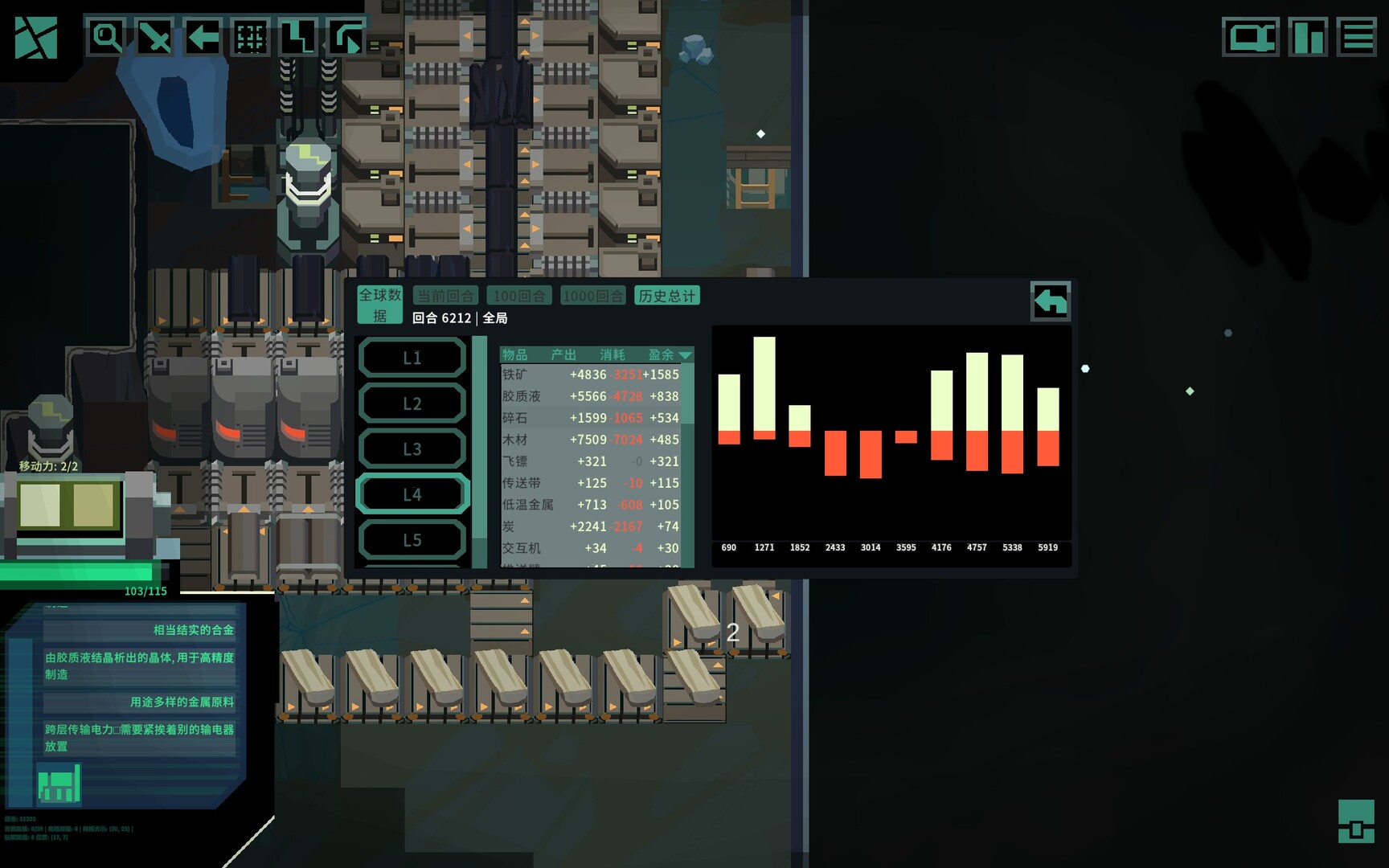
Task: Open the grid overlay tool
Action: tap(248, 36)
